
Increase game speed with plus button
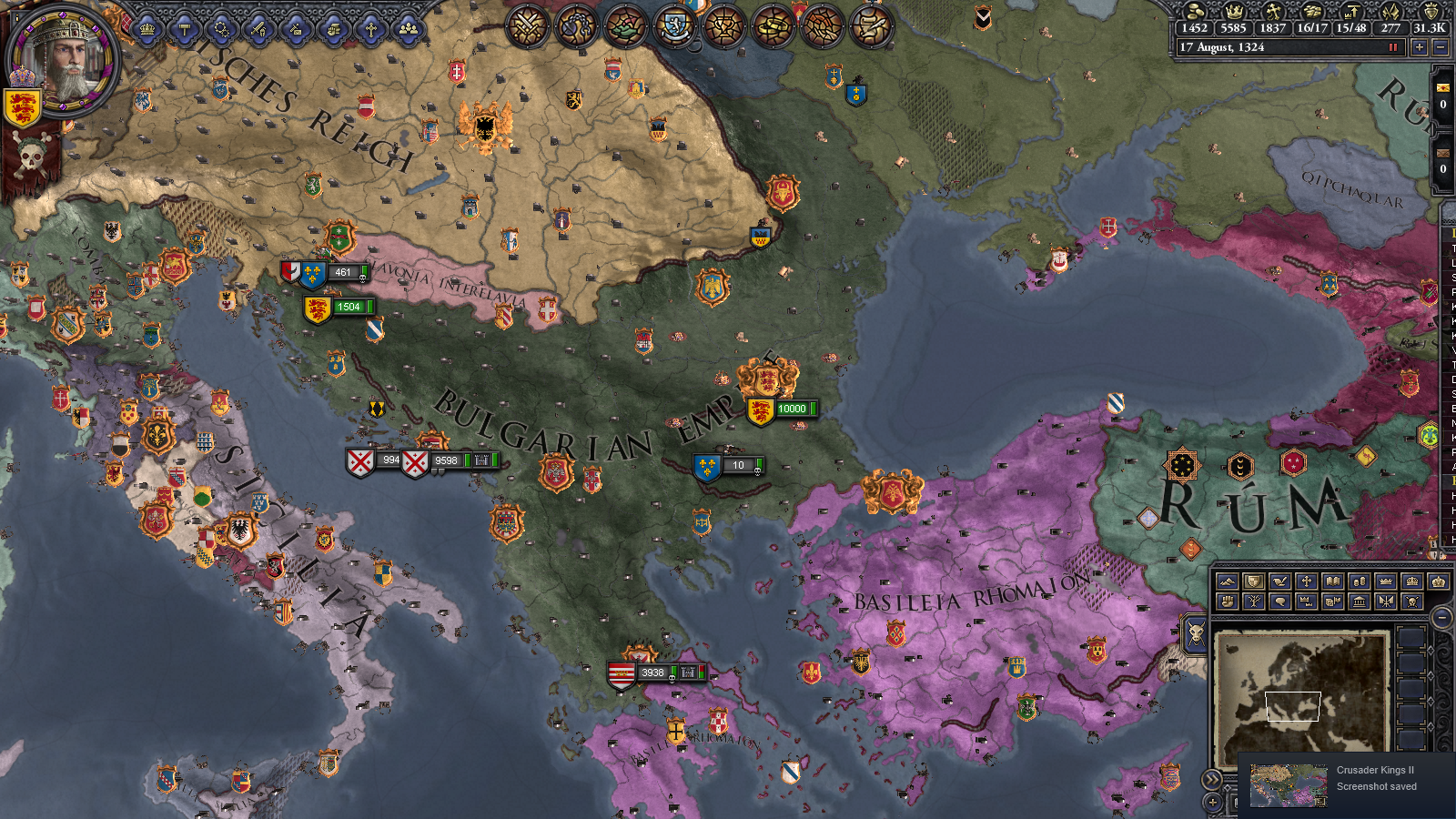1419,47
